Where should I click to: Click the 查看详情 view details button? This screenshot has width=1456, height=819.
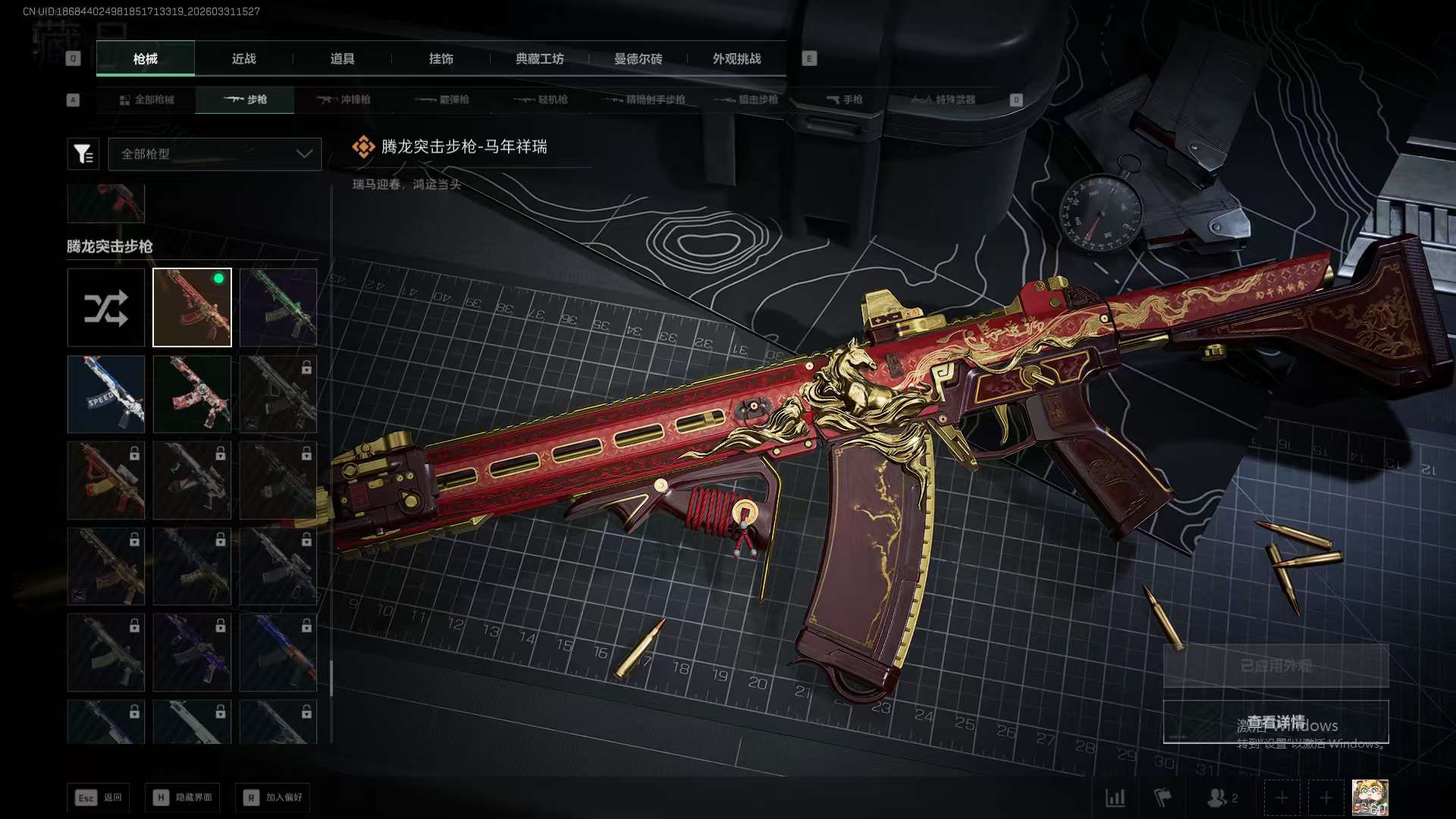coord(1276,721)
